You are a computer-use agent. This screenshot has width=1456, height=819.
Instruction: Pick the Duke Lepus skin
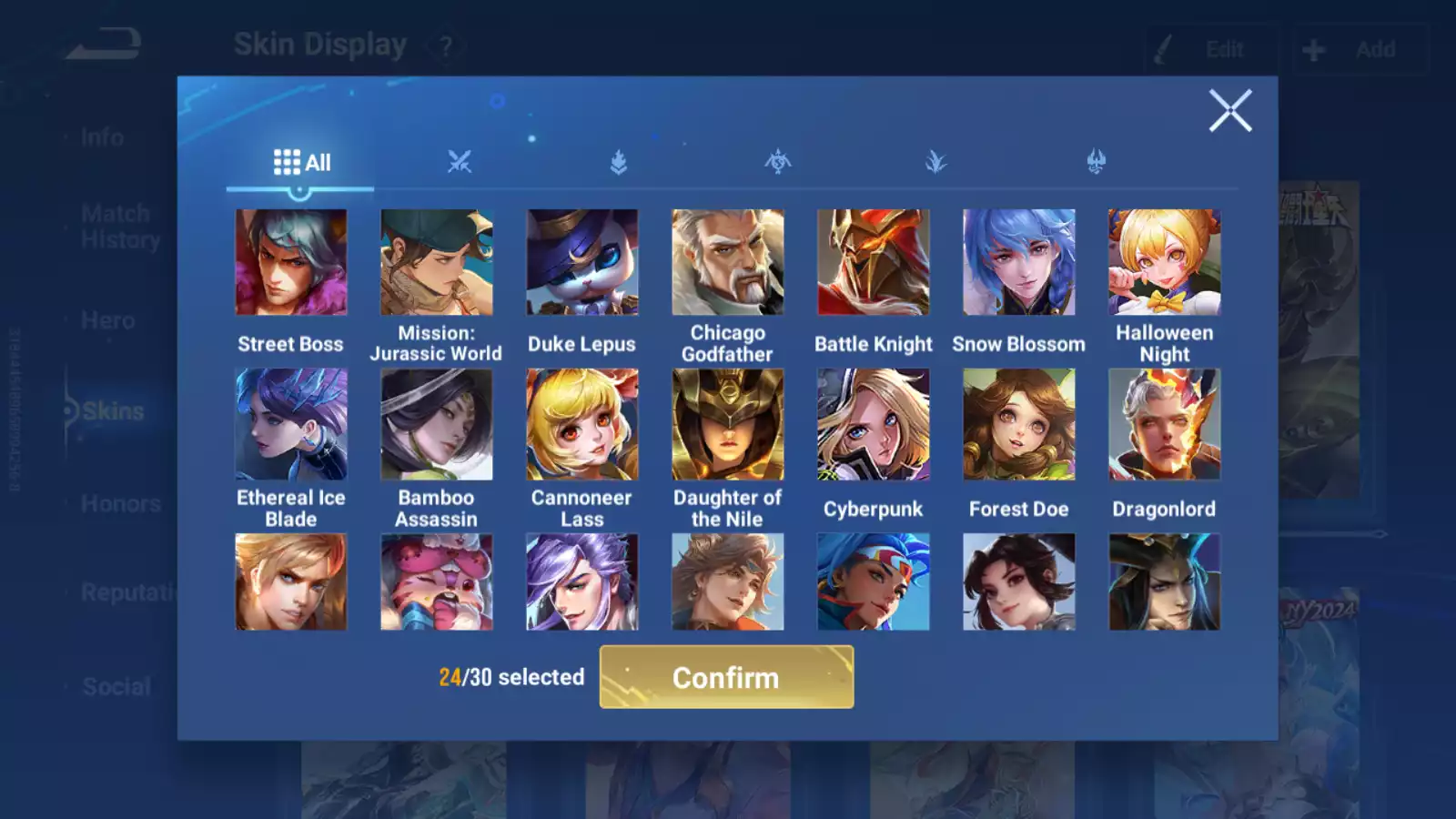(x=582, y=263)
